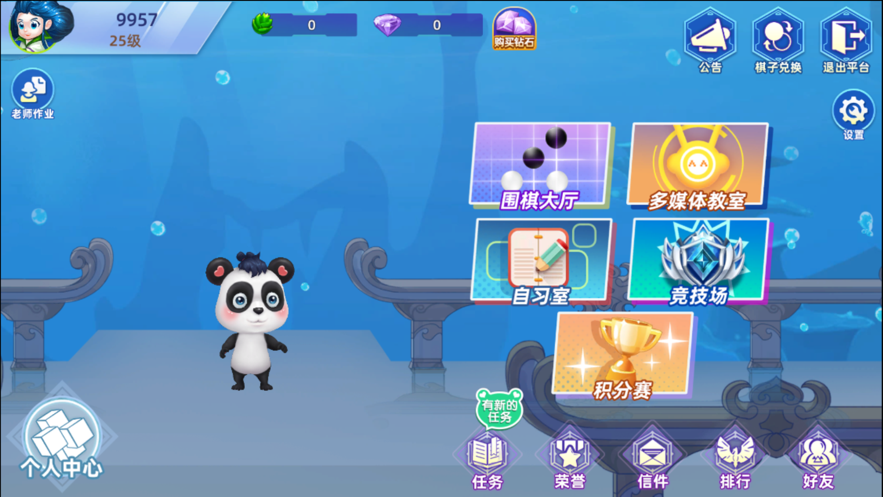The image size is (883, 497).
Task: Open the 自习室 study room
Action: [x=541, y=261]
